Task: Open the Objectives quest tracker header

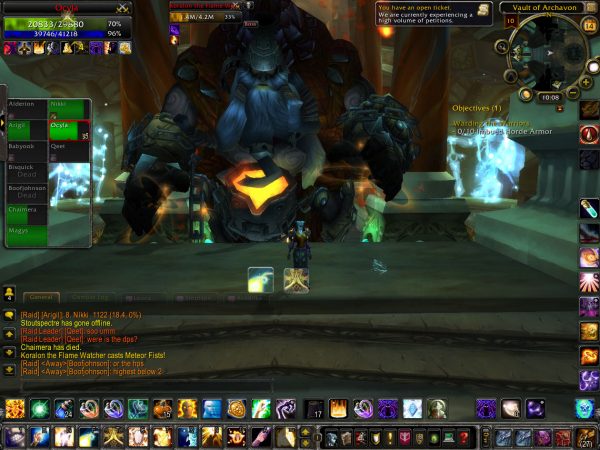Action: pos(476,107)
